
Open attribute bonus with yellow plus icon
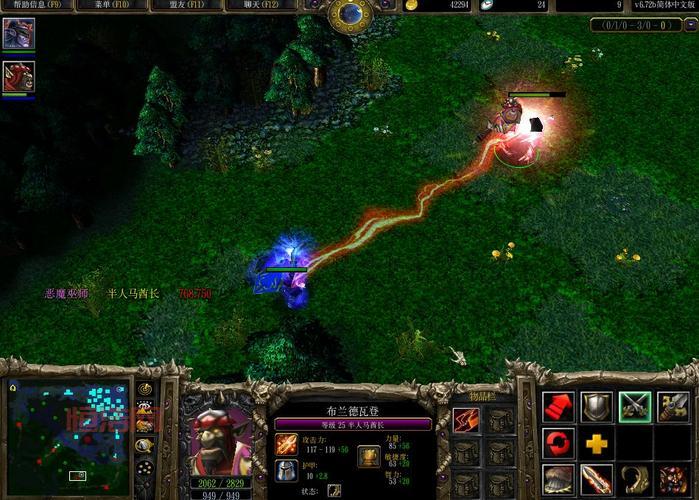(x=596, y=442)
